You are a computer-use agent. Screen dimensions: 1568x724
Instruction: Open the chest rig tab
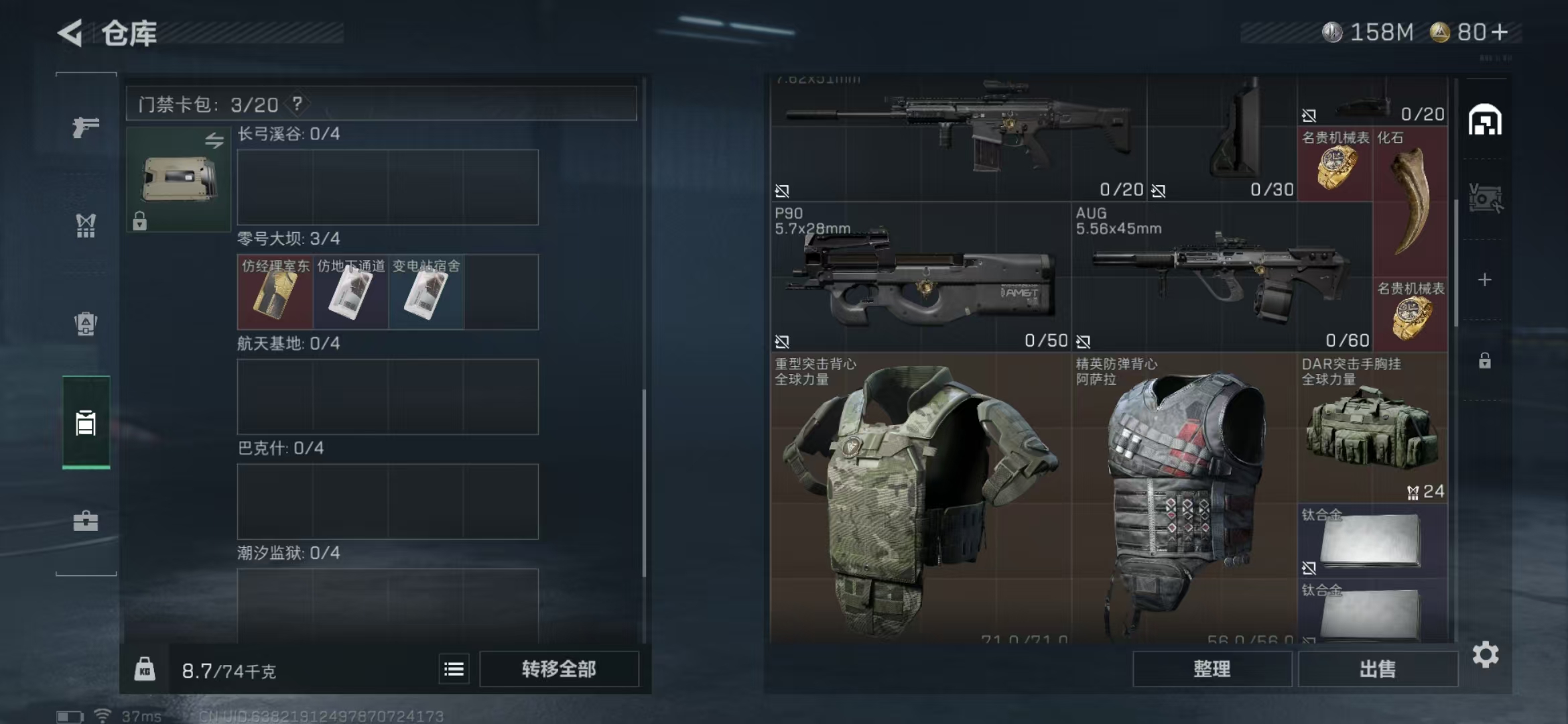click(86, 226)
